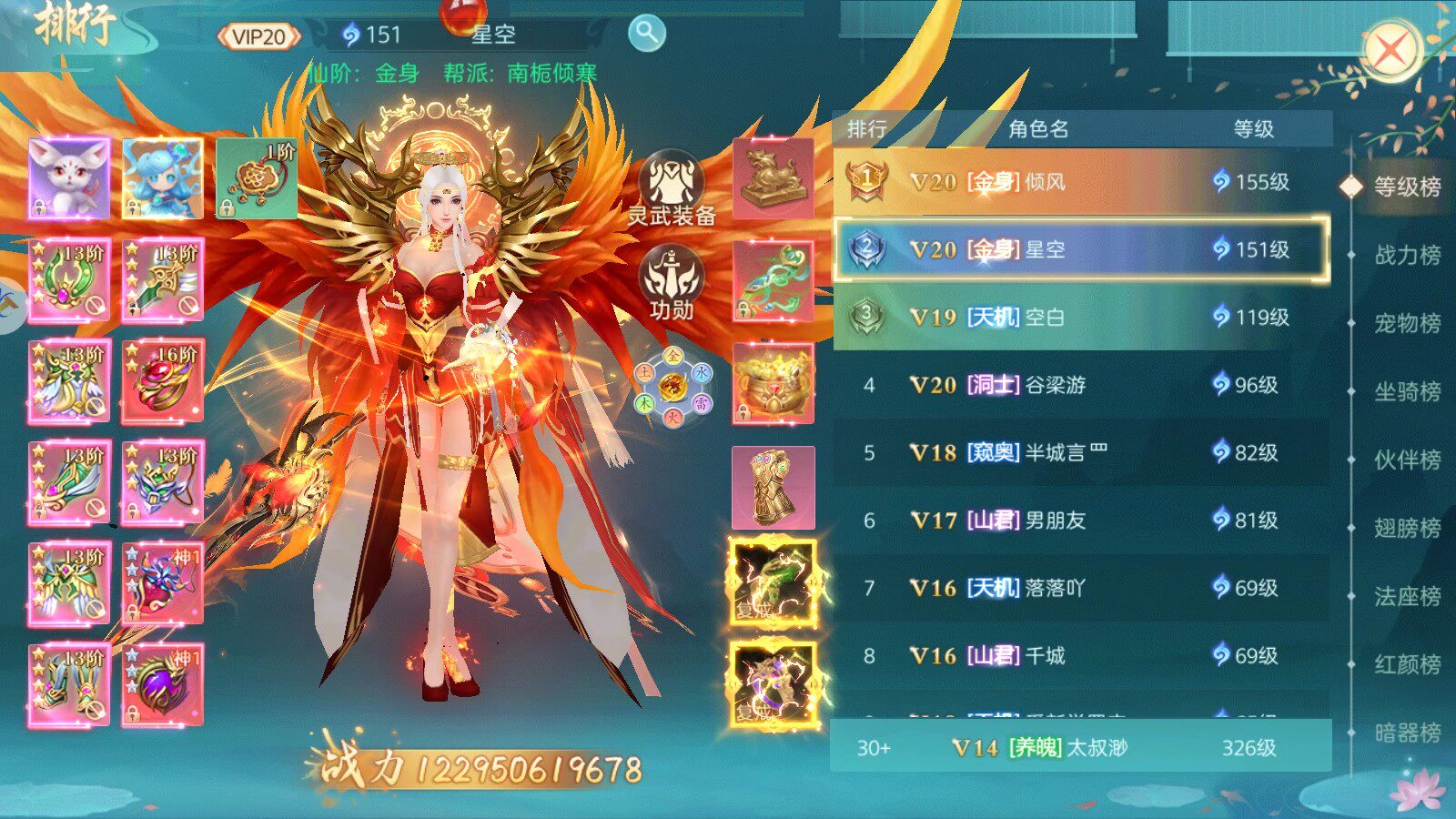Screen dimensions: 1456x819
Task: Select the 翅膀榜 wings ranking tab
Action: (x=1406, y=528)
